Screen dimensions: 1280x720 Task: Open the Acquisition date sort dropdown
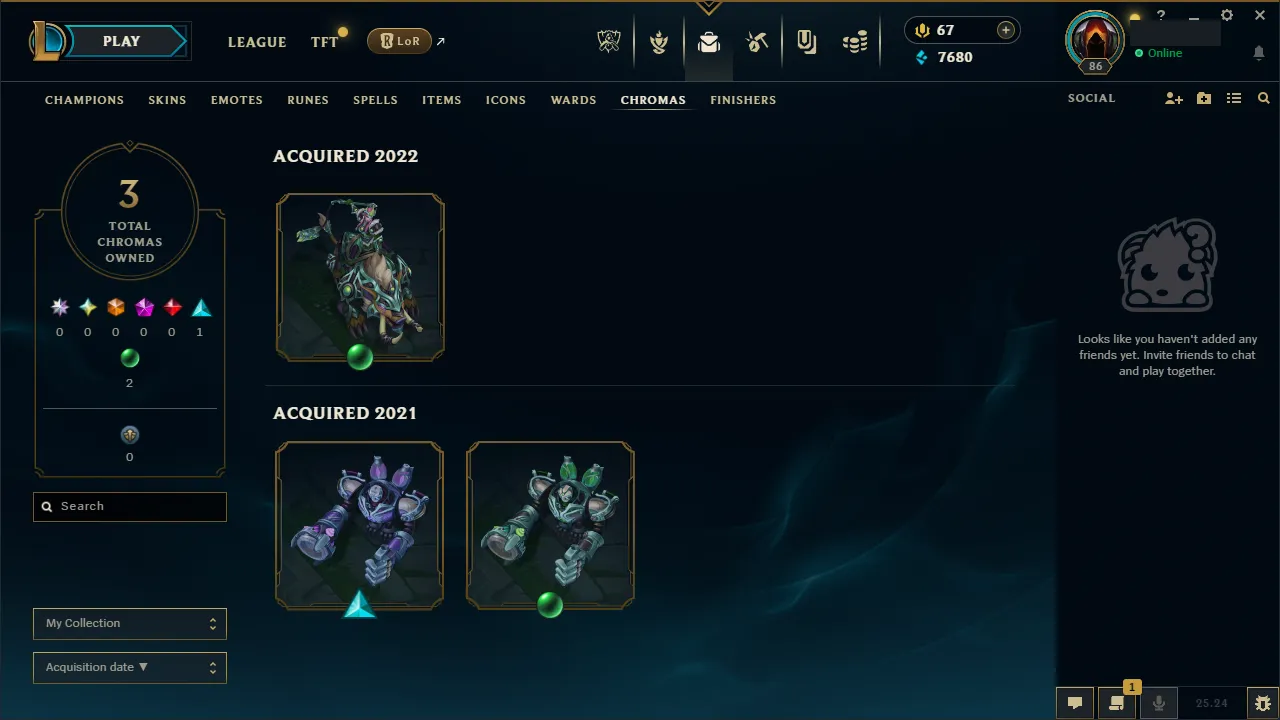point(129,667)
